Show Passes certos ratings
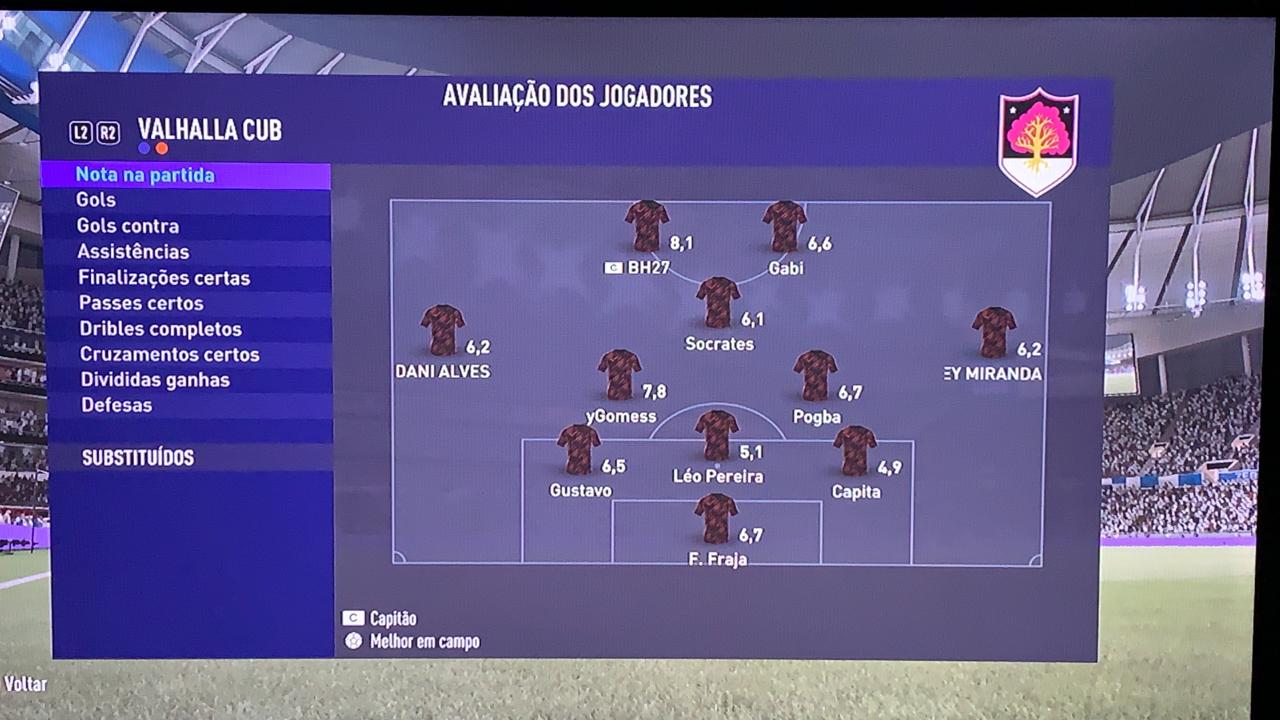 click(x=141, y=303)
